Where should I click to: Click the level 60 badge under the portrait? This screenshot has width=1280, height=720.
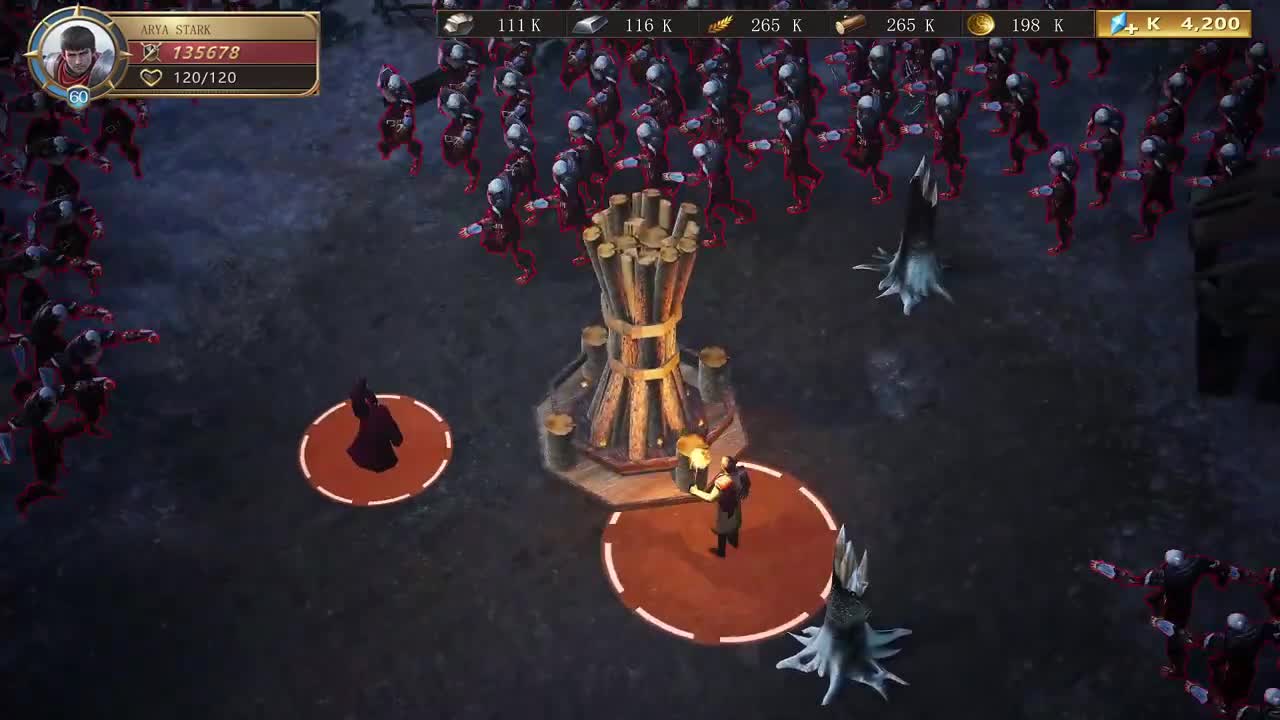coord(78,98)
